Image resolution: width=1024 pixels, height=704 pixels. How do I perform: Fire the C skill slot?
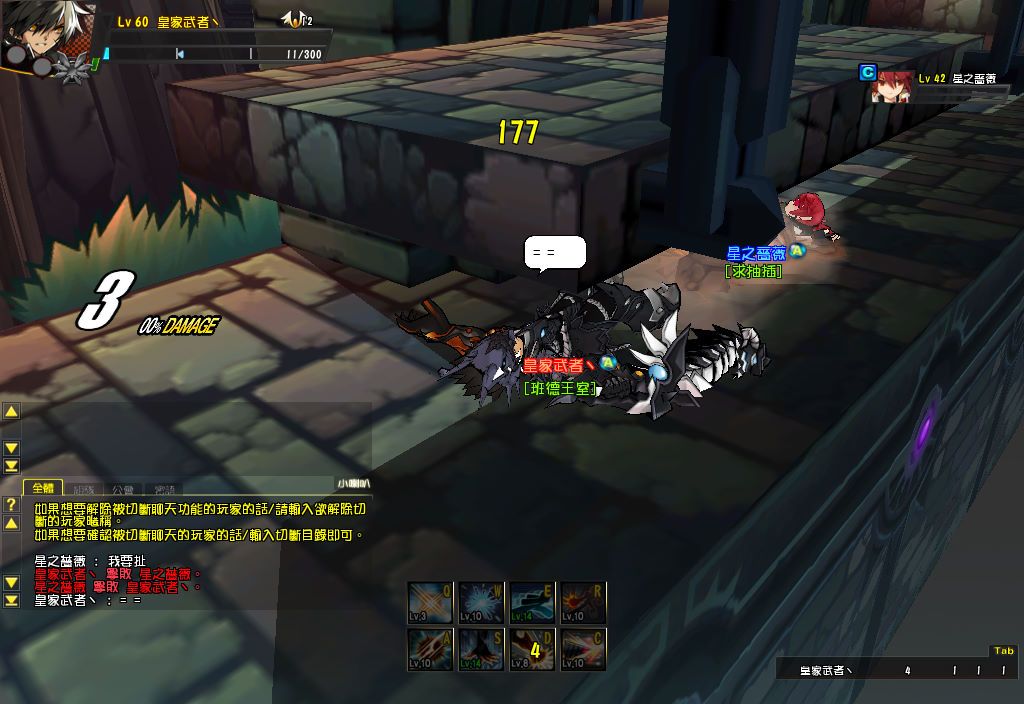(584, 649)
